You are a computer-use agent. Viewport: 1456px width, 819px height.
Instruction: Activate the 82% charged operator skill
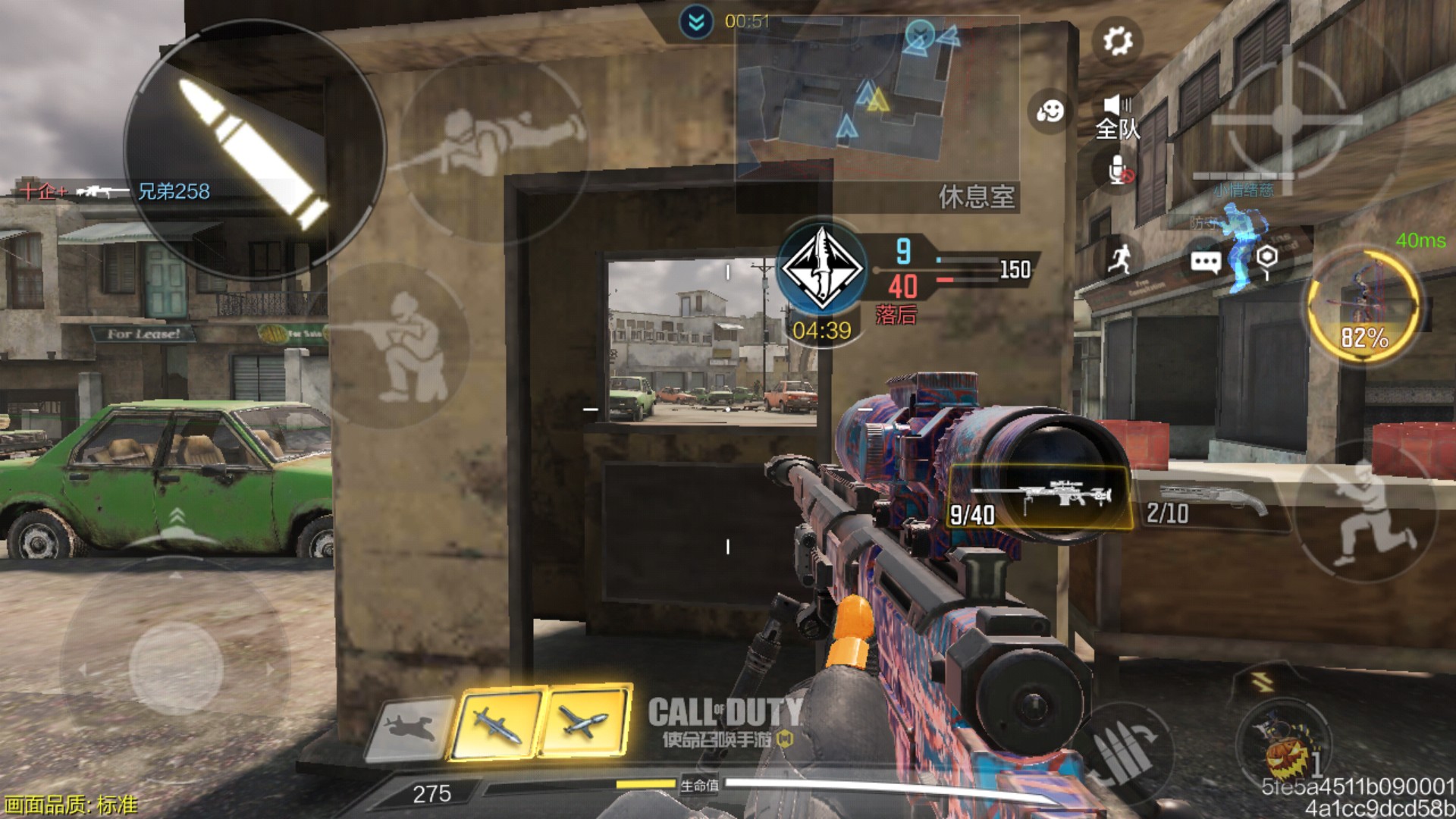1363,307
